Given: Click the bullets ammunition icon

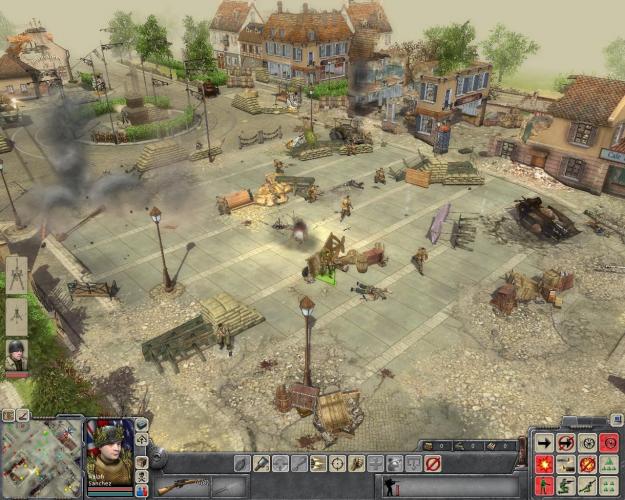Looking at the screenshot, I should (x=318, y=464).
